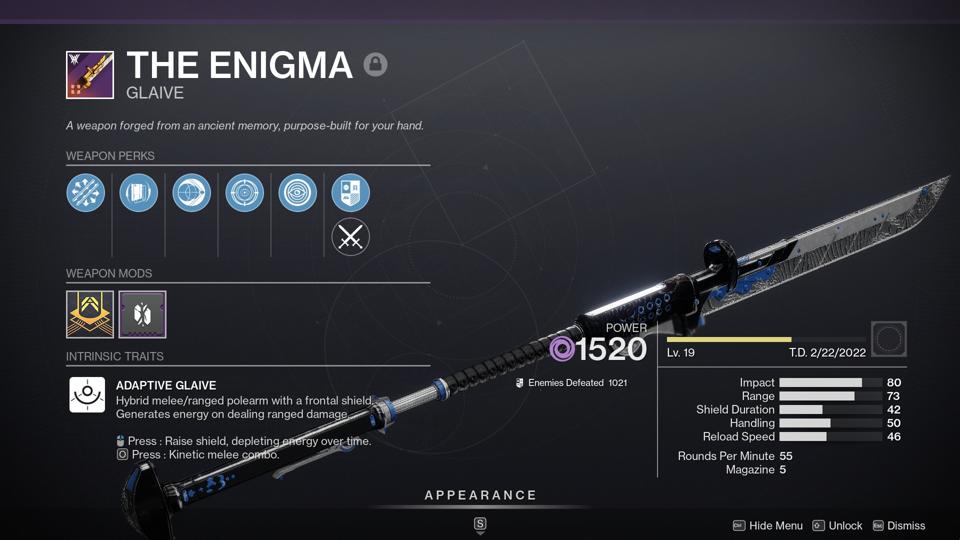This screenshot has height=540, width=960.
Task: Inspect the magazine-shaped weapon perk
Action: click(139, 193)
